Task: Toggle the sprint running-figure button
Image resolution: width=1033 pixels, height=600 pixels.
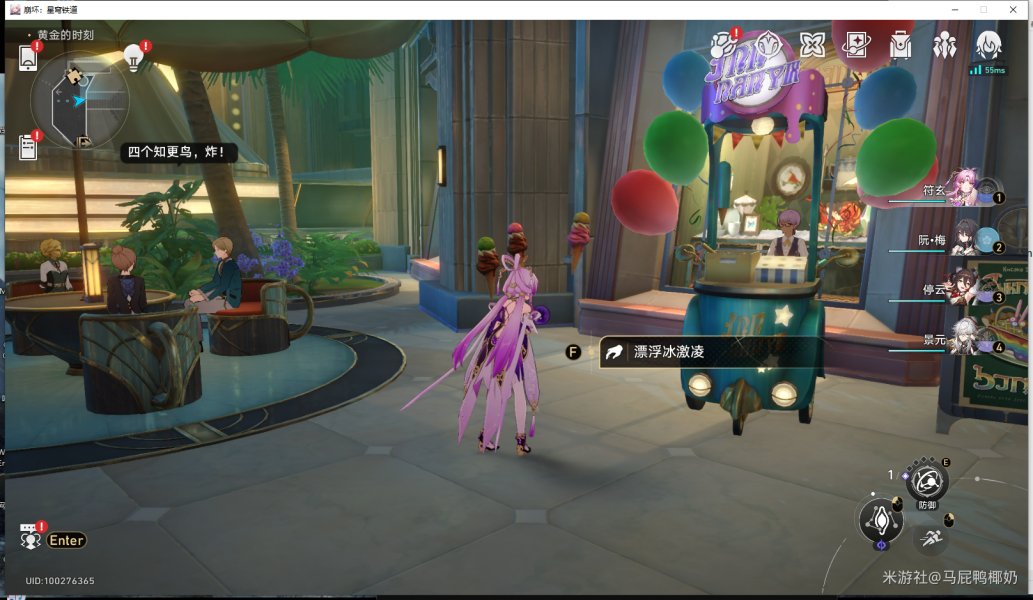Action: tap(931, 539)
